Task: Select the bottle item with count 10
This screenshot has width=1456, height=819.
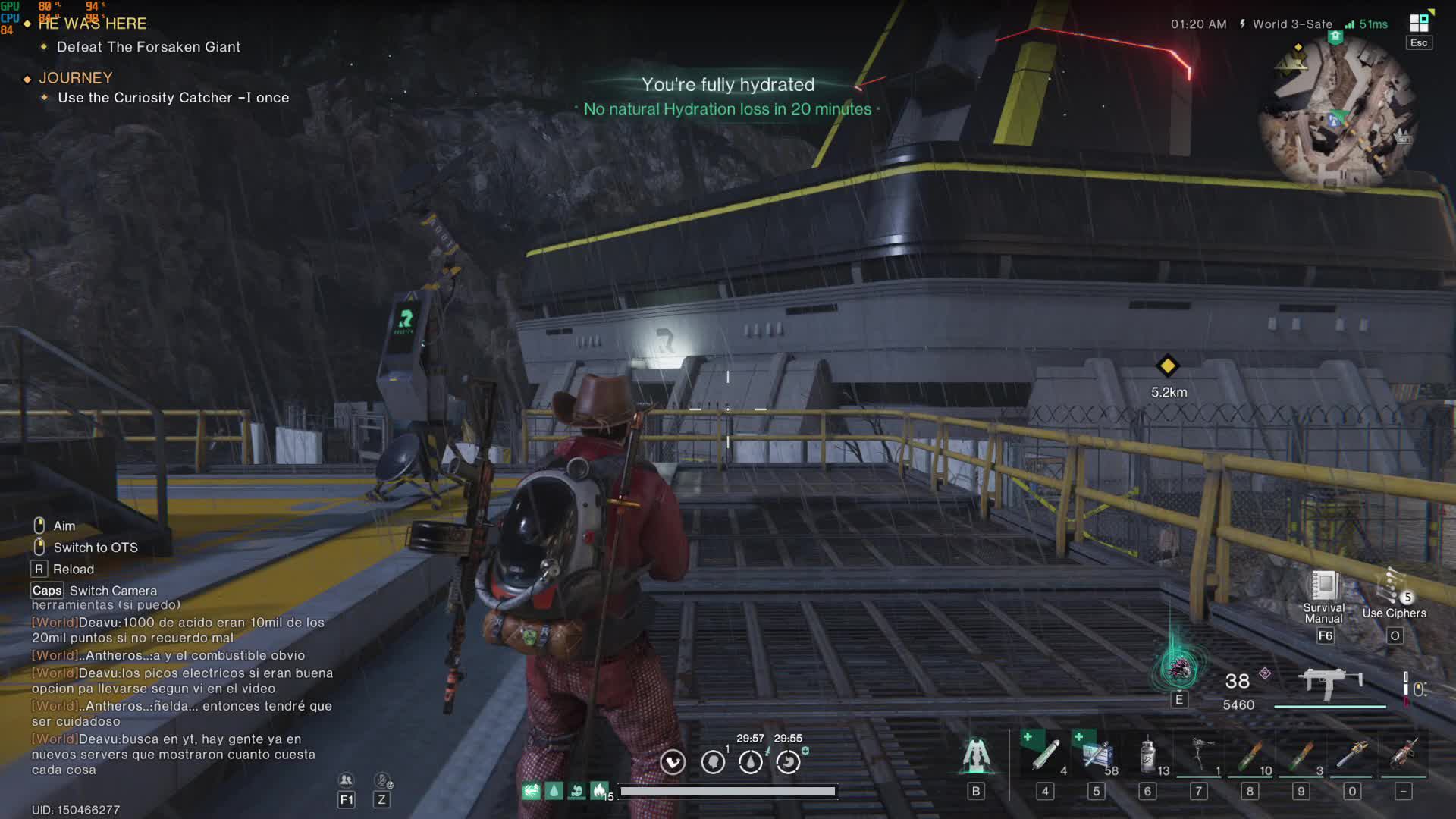Action: 1250,755
